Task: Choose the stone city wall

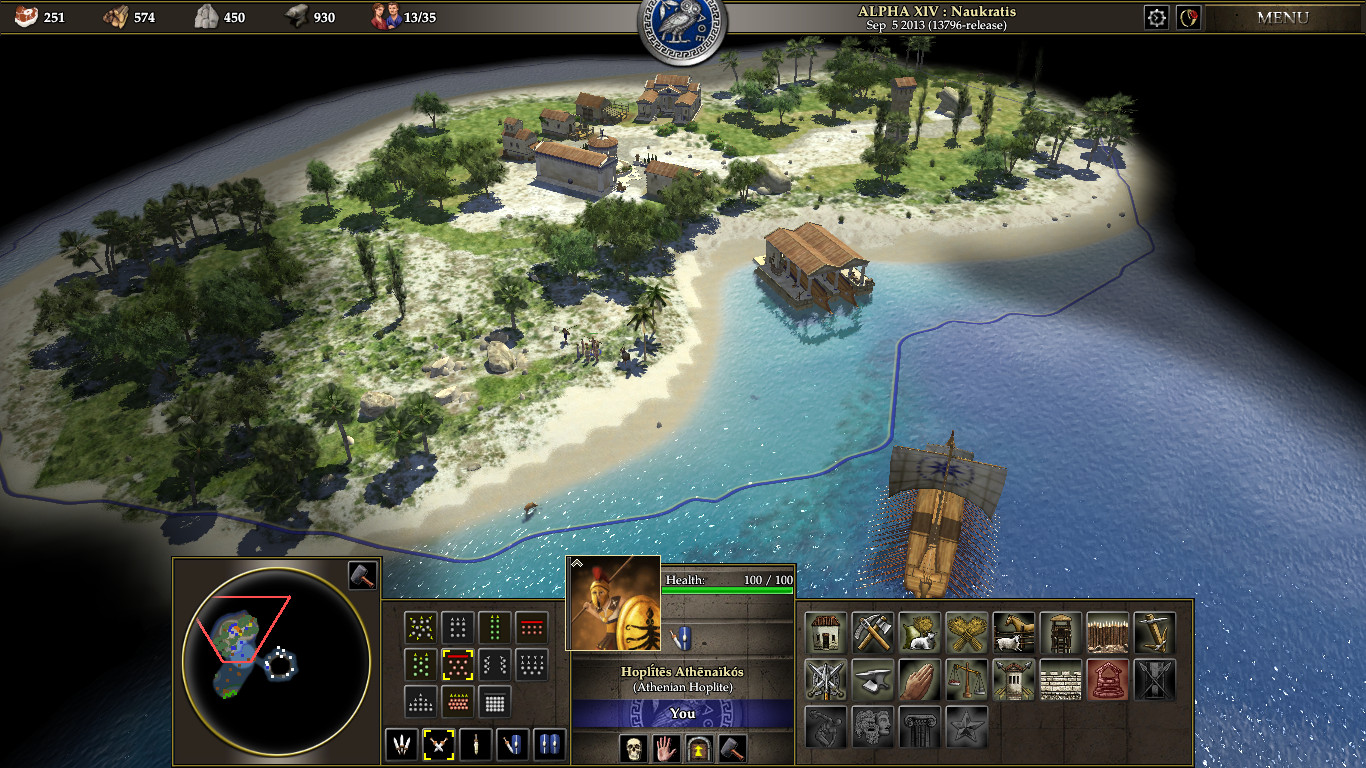Action: pos(1060,680)
